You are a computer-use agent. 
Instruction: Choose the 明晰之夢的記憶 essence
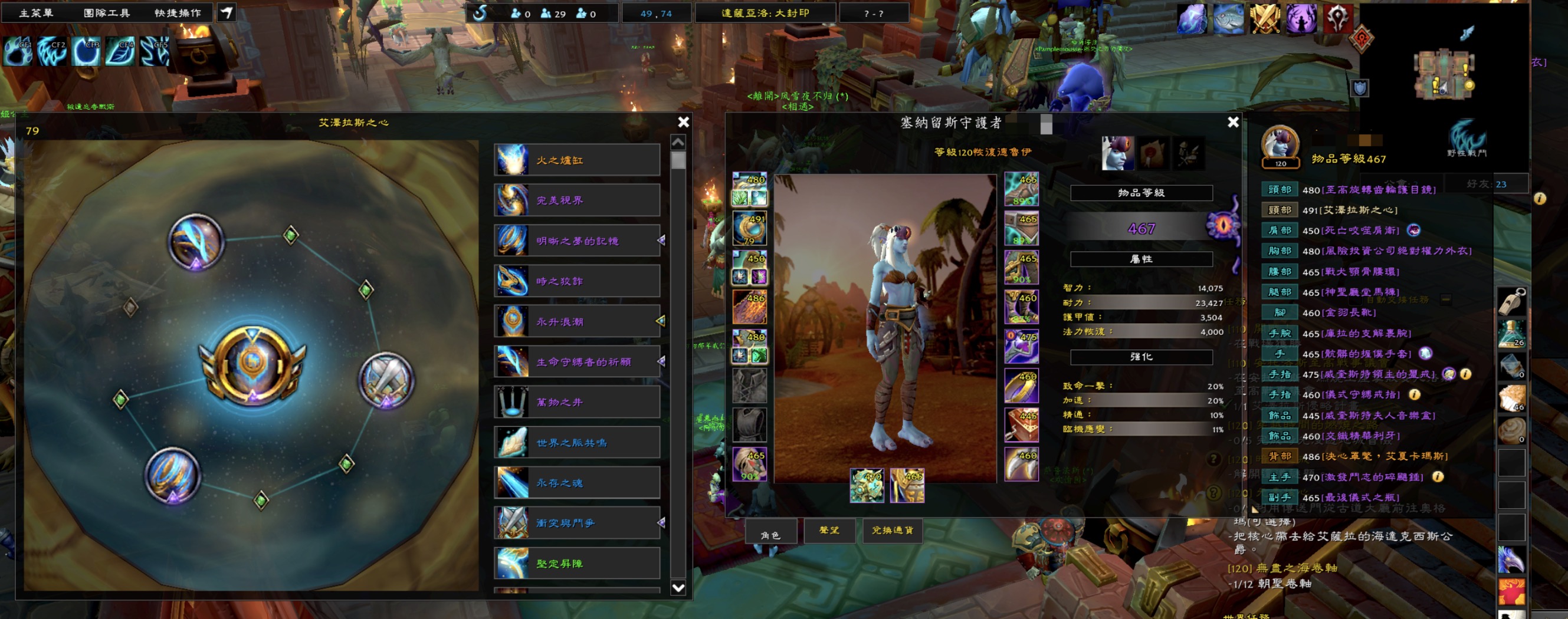pos(577,241)
